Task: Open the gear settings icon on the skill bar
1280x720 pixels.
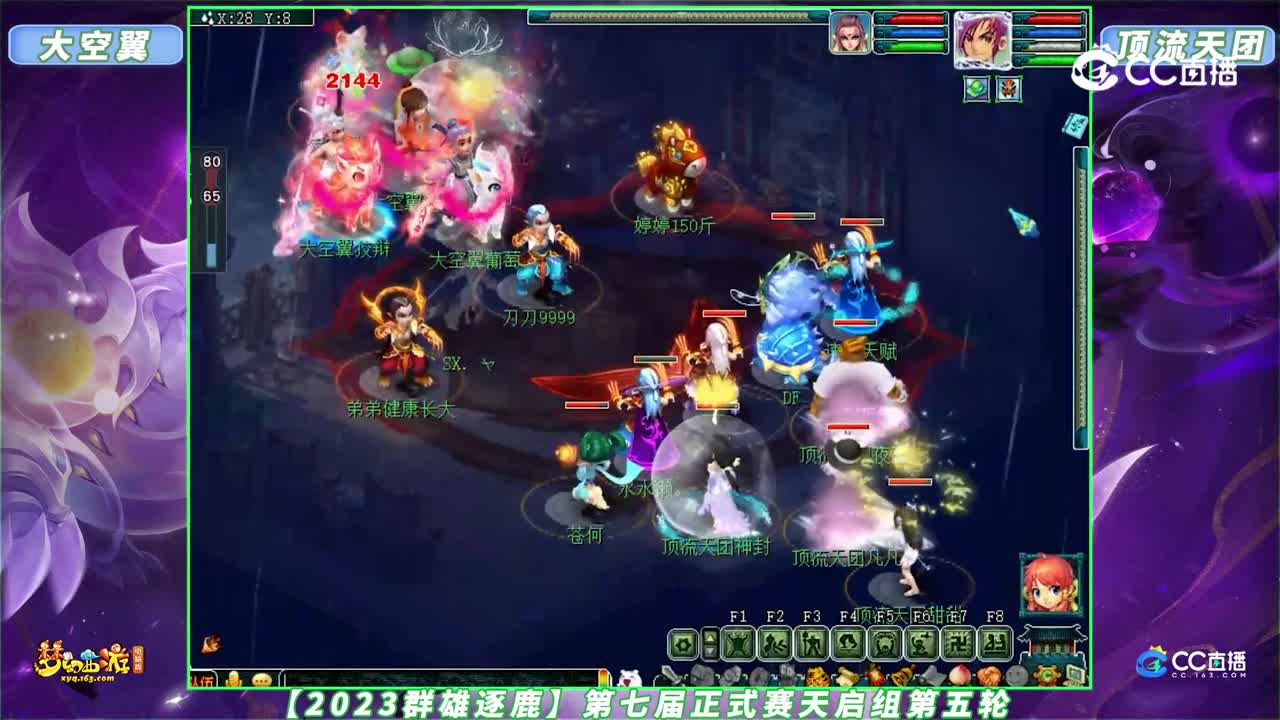Action: (682, 643)
